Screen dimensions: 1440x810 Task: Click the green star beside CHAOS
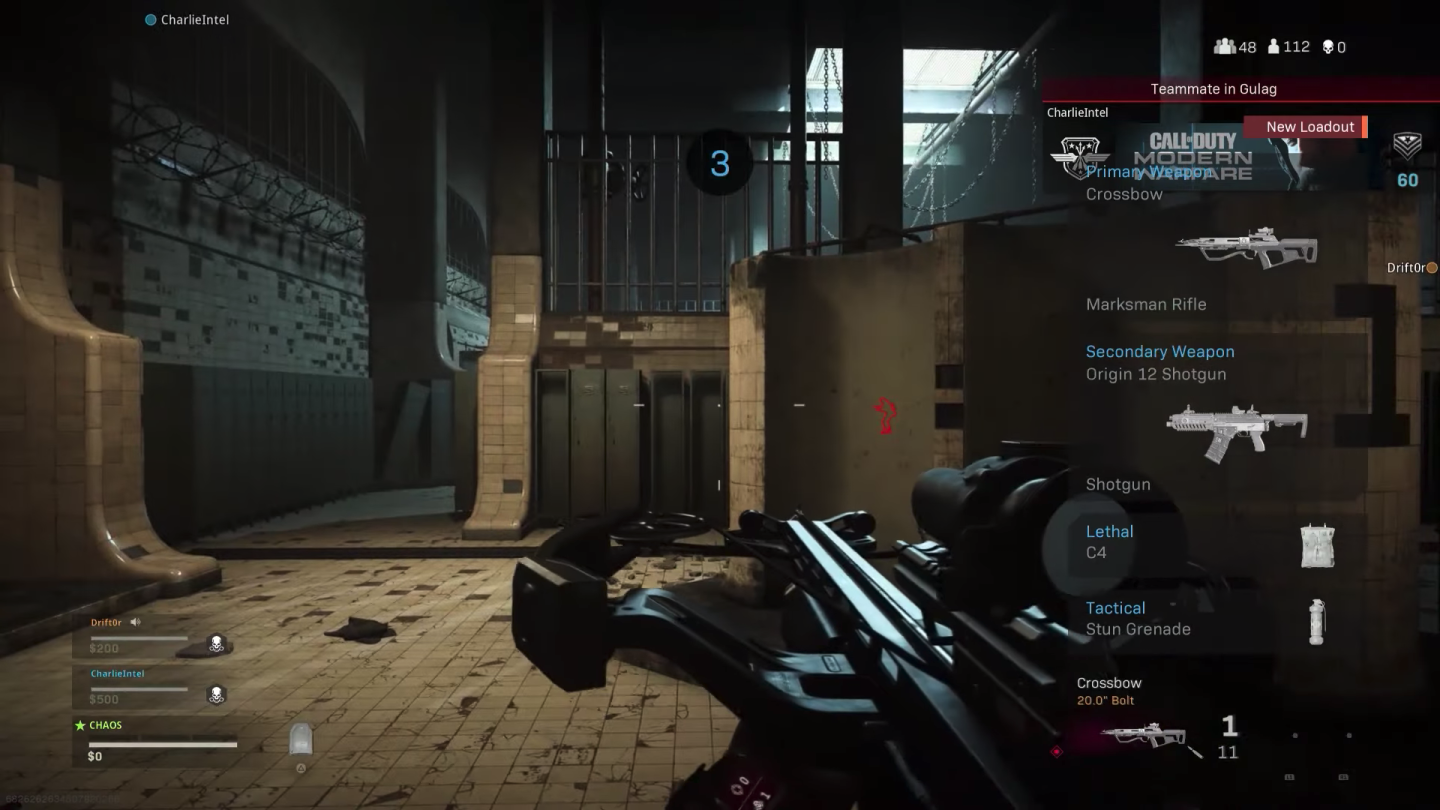(82, 725)
